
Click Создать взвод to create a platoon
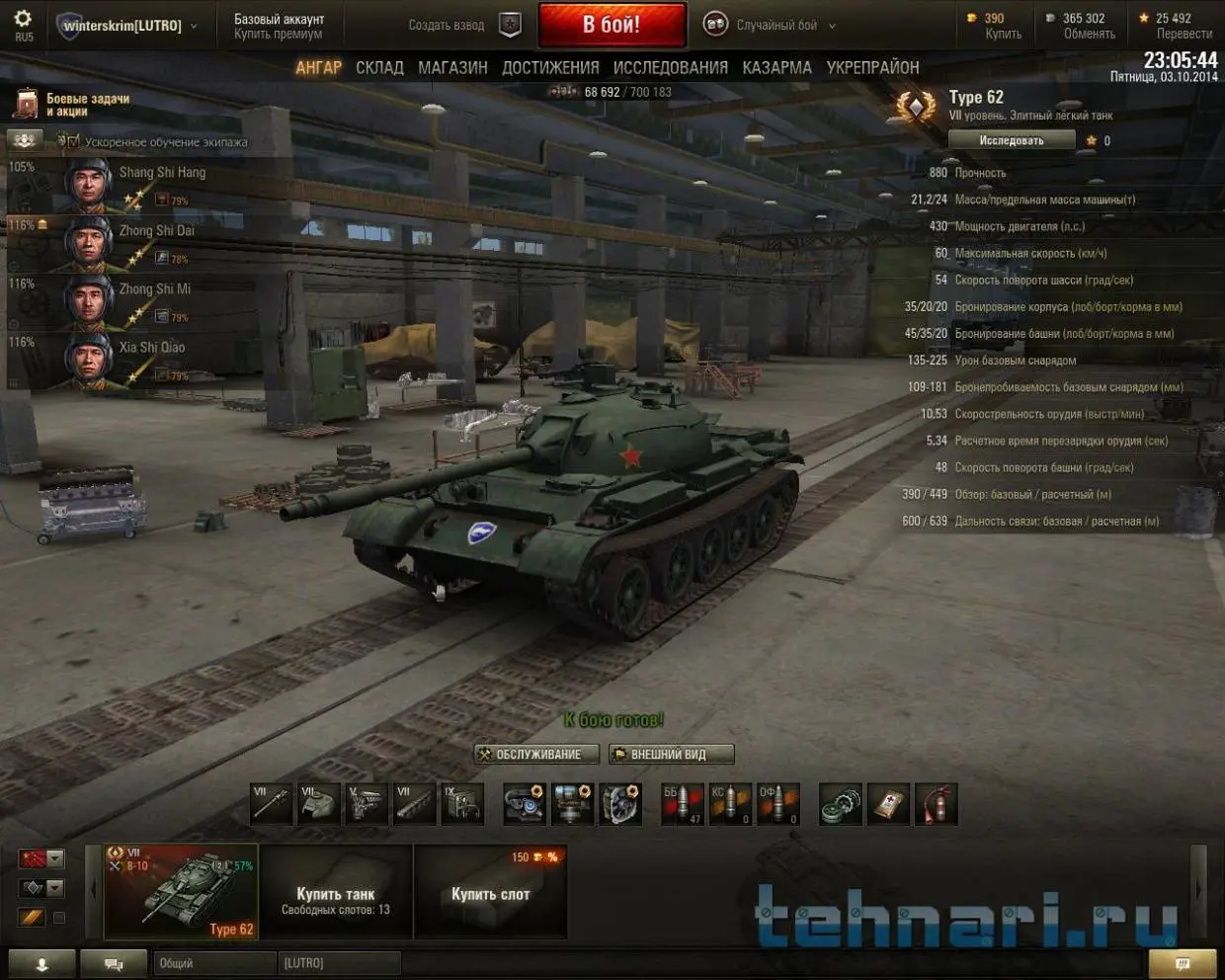447,25
